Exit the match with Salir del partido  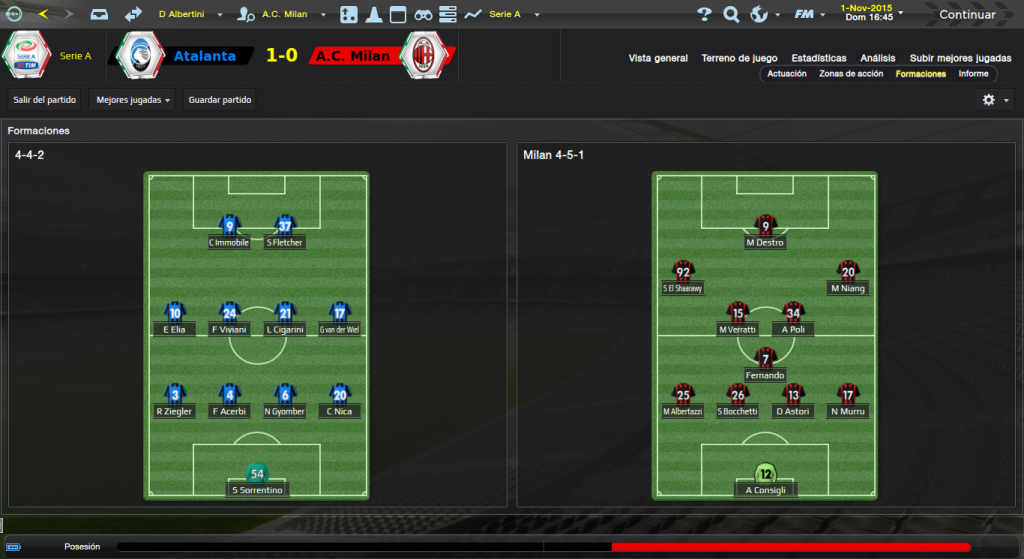45,100
